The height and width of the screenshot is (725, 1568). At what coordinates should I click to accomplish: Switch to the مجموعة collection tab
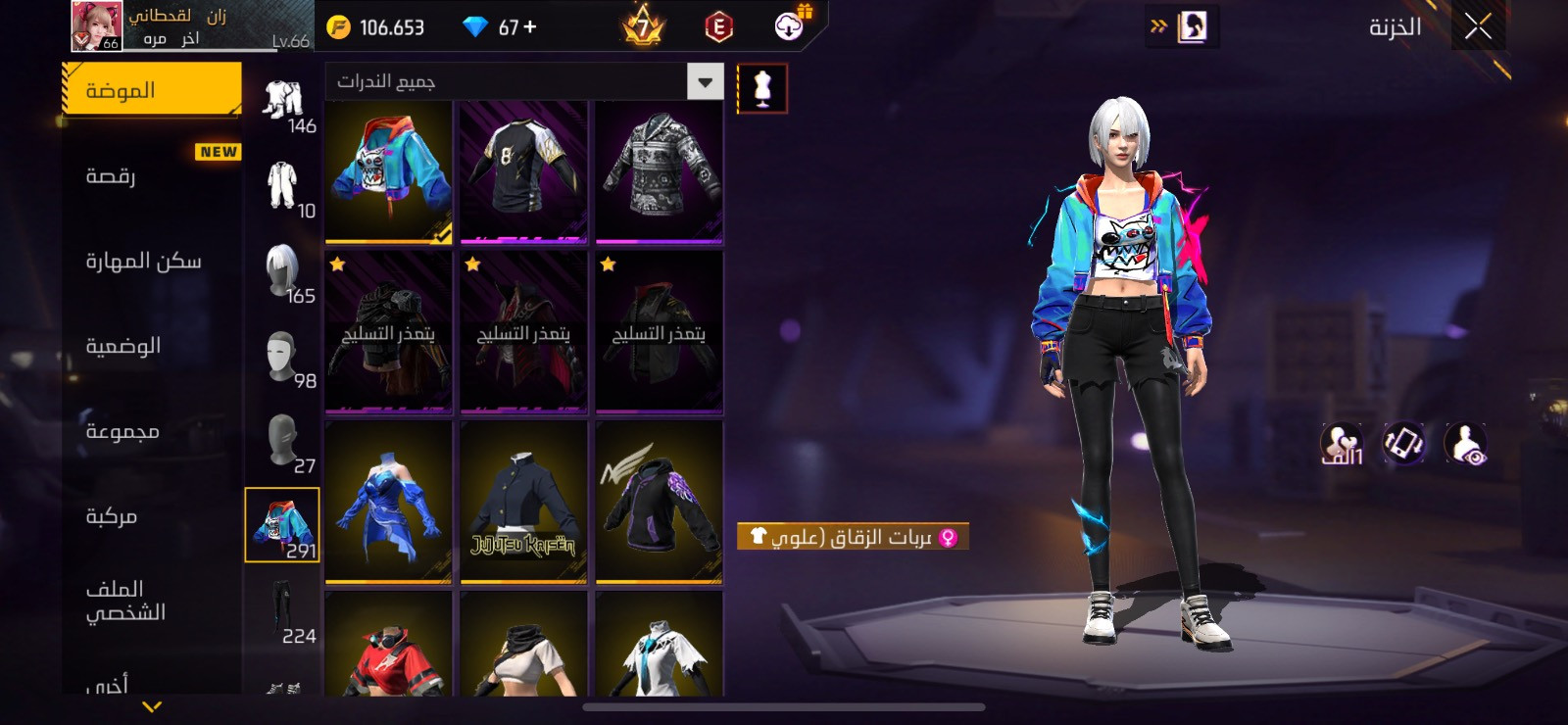(151, 431)
